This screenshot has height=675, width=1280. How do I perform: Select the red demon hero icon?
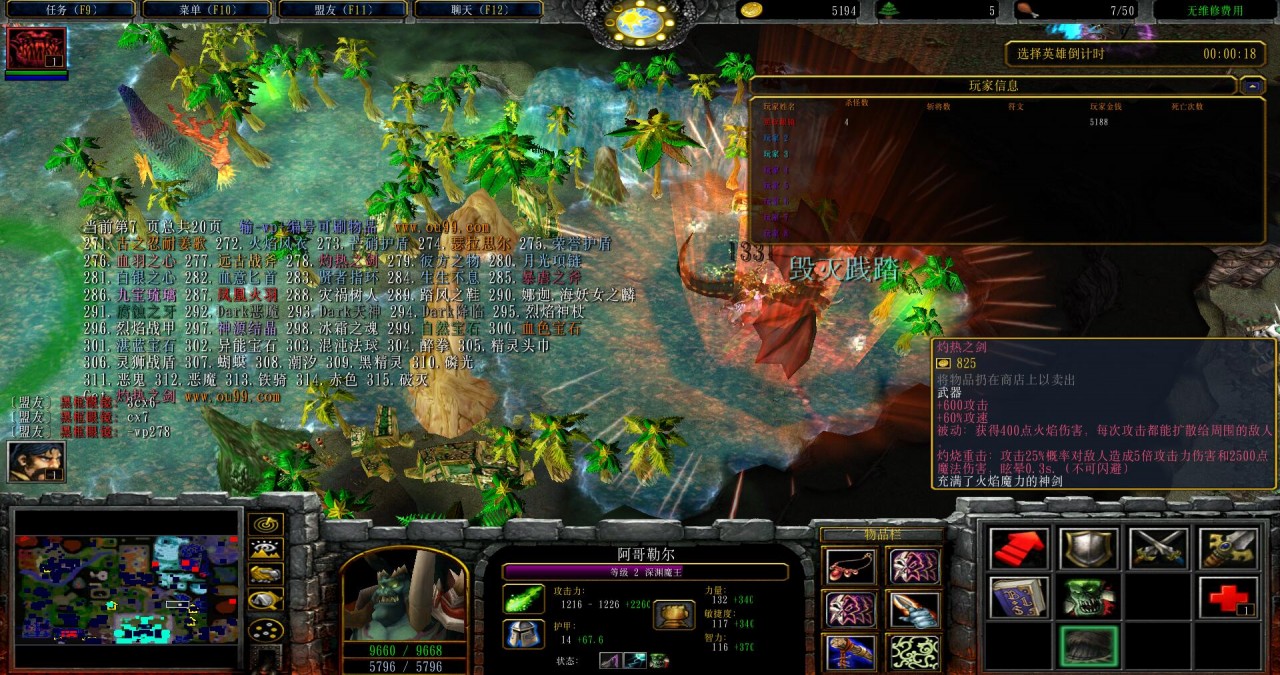click(x=36, y=48)
